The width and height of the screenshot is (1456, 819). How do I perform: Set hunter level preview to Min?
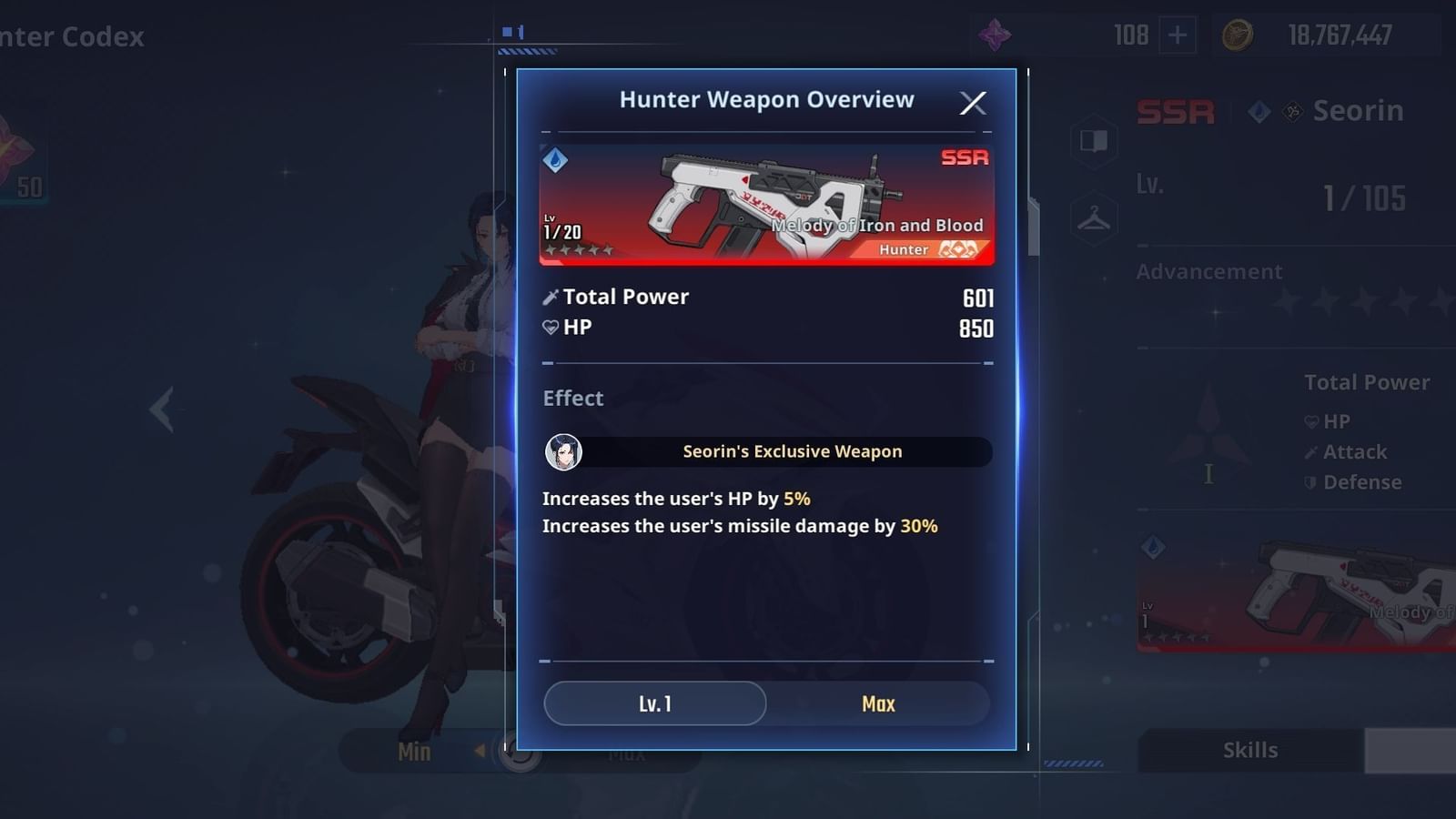414,752
